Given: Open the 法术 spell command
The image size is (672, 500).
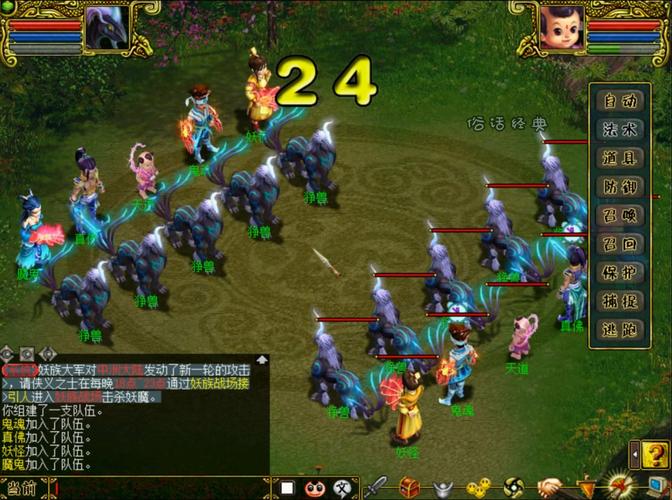Looking at the screenshot, I should click(619, 129).
